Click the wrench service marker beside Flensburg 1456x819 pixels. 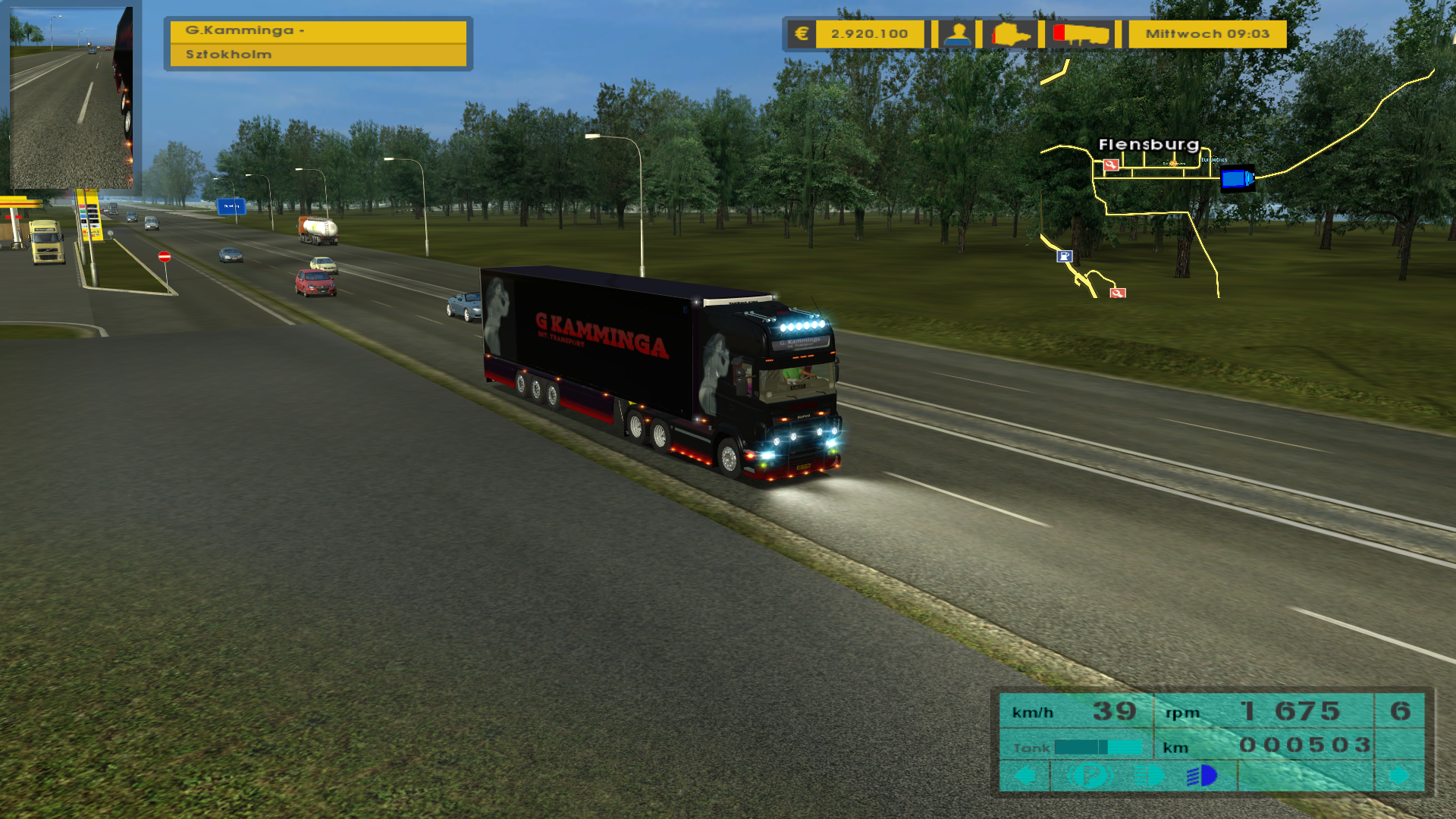[1111, 165]
